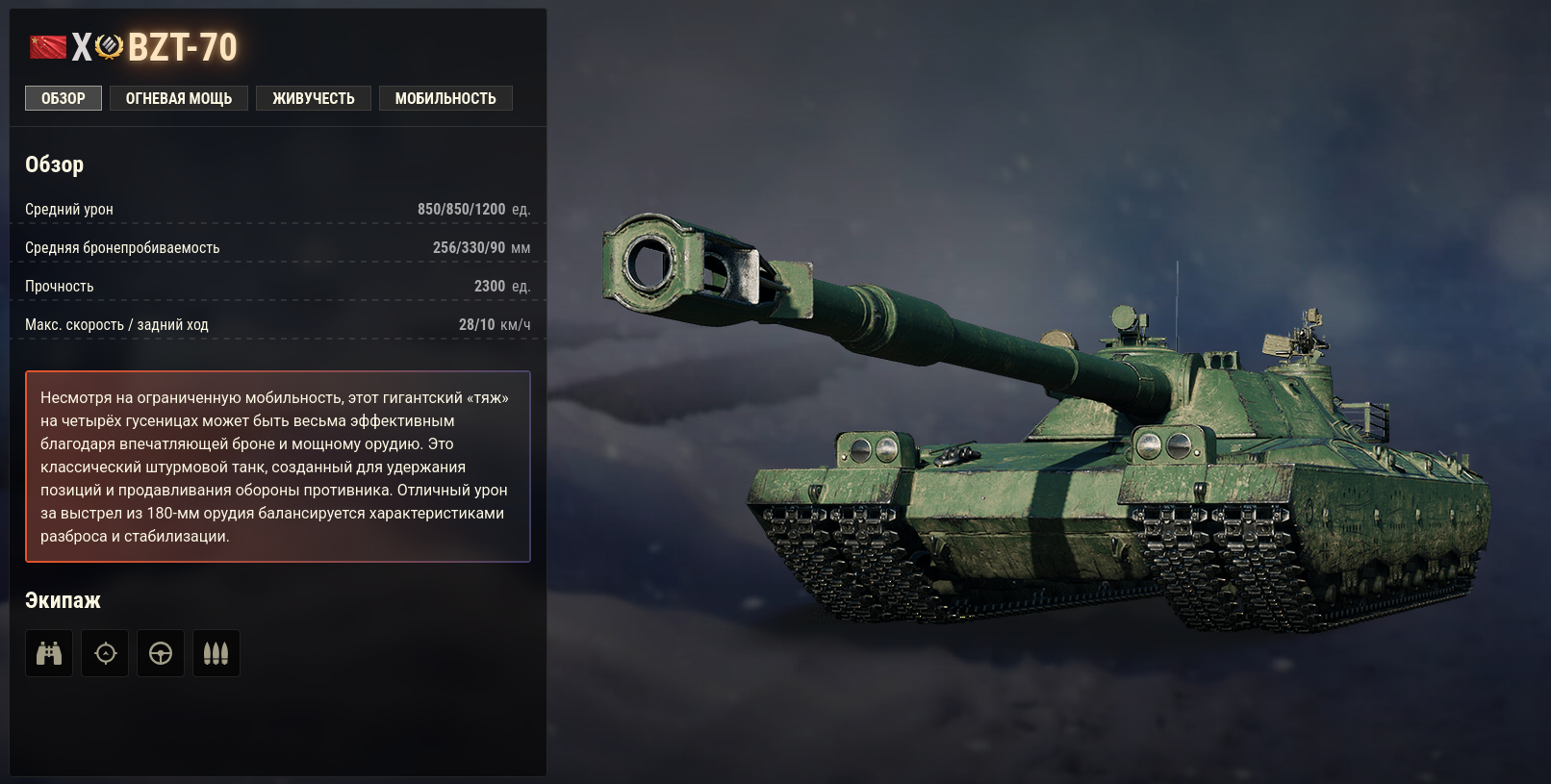
Task: Open the ЖИВУЧЕСТЬ tab
Action: 313,97
